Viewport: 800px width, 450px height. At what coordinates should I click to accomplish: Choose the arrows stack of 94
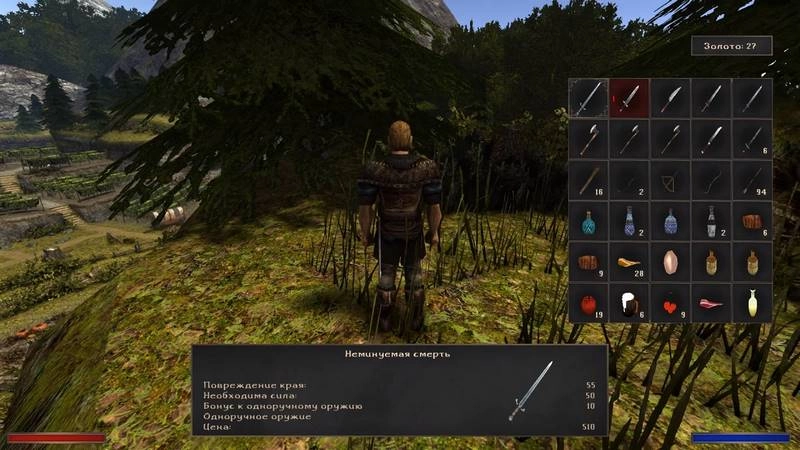coord(752,180)
